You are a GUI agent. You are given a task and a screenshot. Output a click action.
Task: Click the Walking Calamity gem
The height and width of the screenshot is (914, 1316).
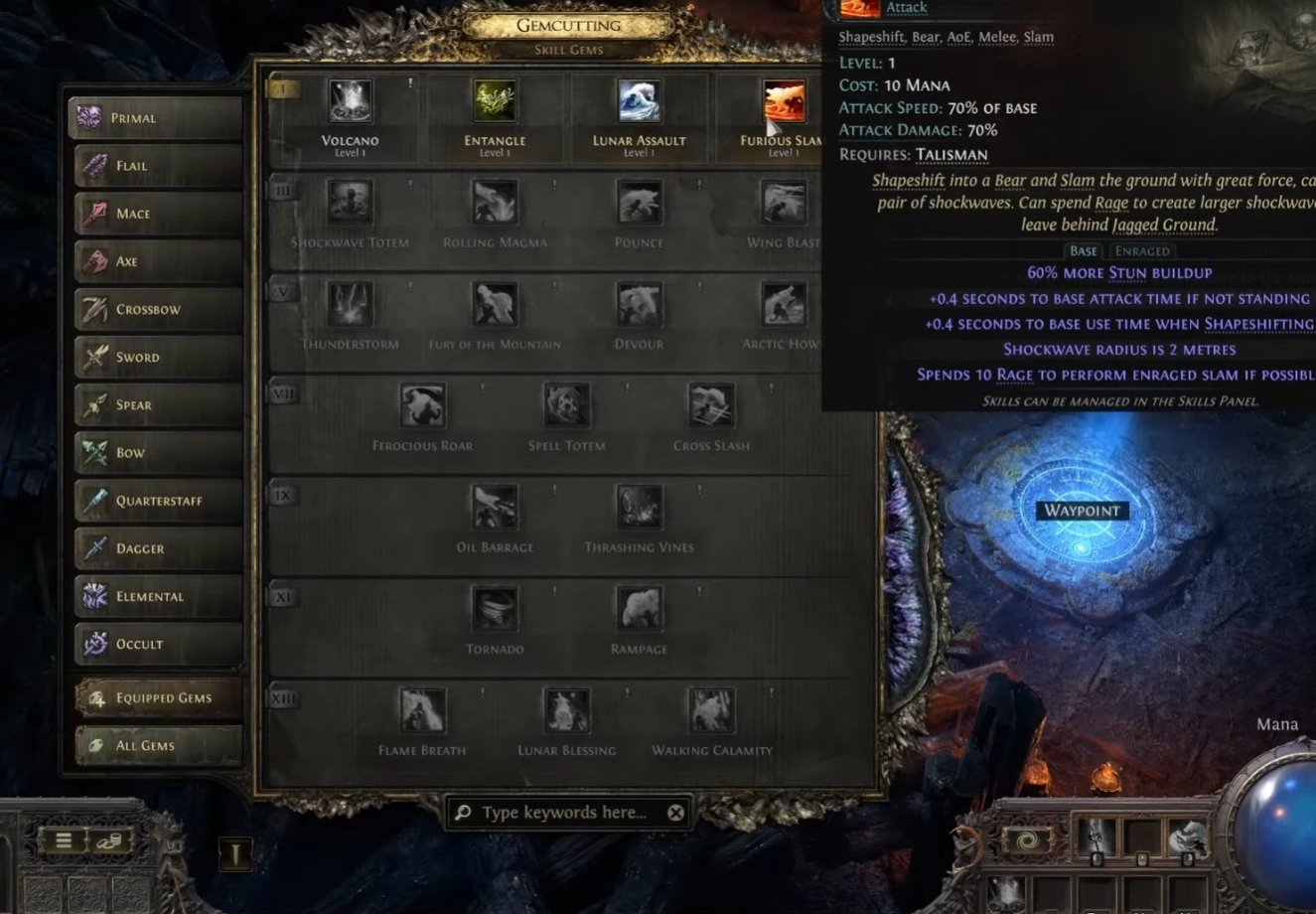pyautogui.click(x=711, y=711)
